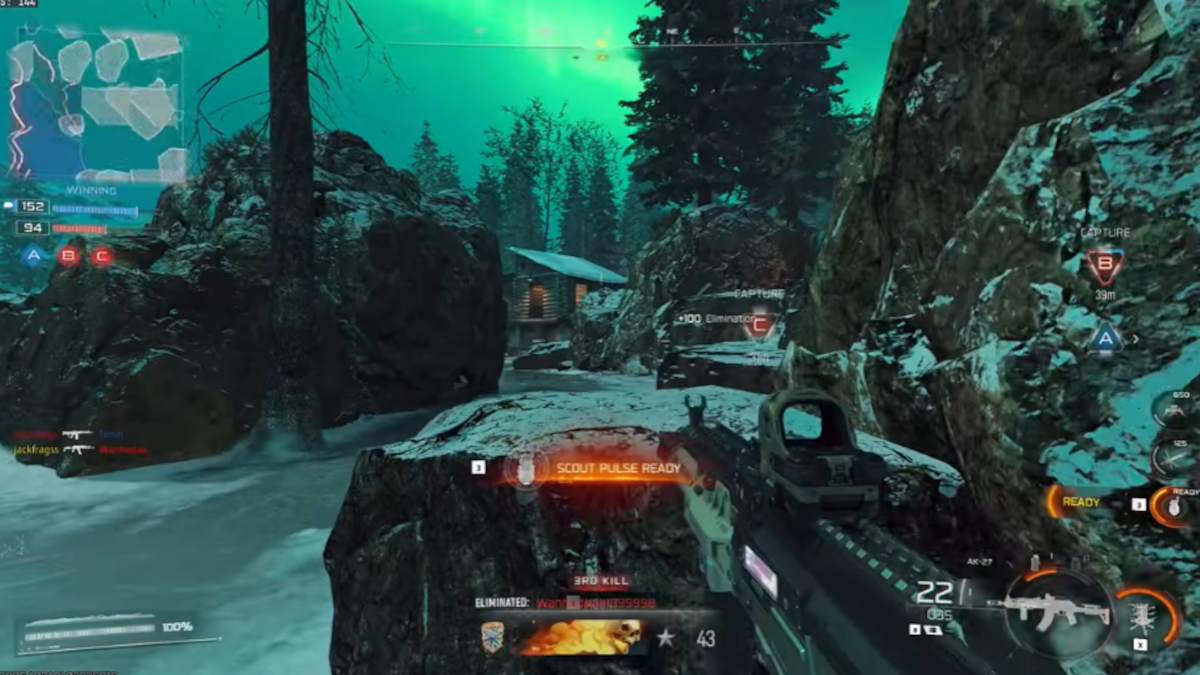Click the compass bar along the top

(600, 44)
